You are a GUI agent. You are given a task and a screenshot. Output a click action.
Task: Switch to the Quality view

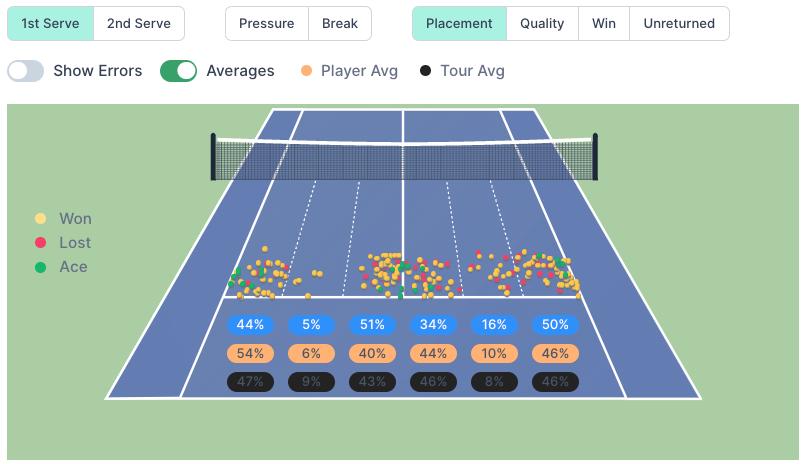coord(542,23)
